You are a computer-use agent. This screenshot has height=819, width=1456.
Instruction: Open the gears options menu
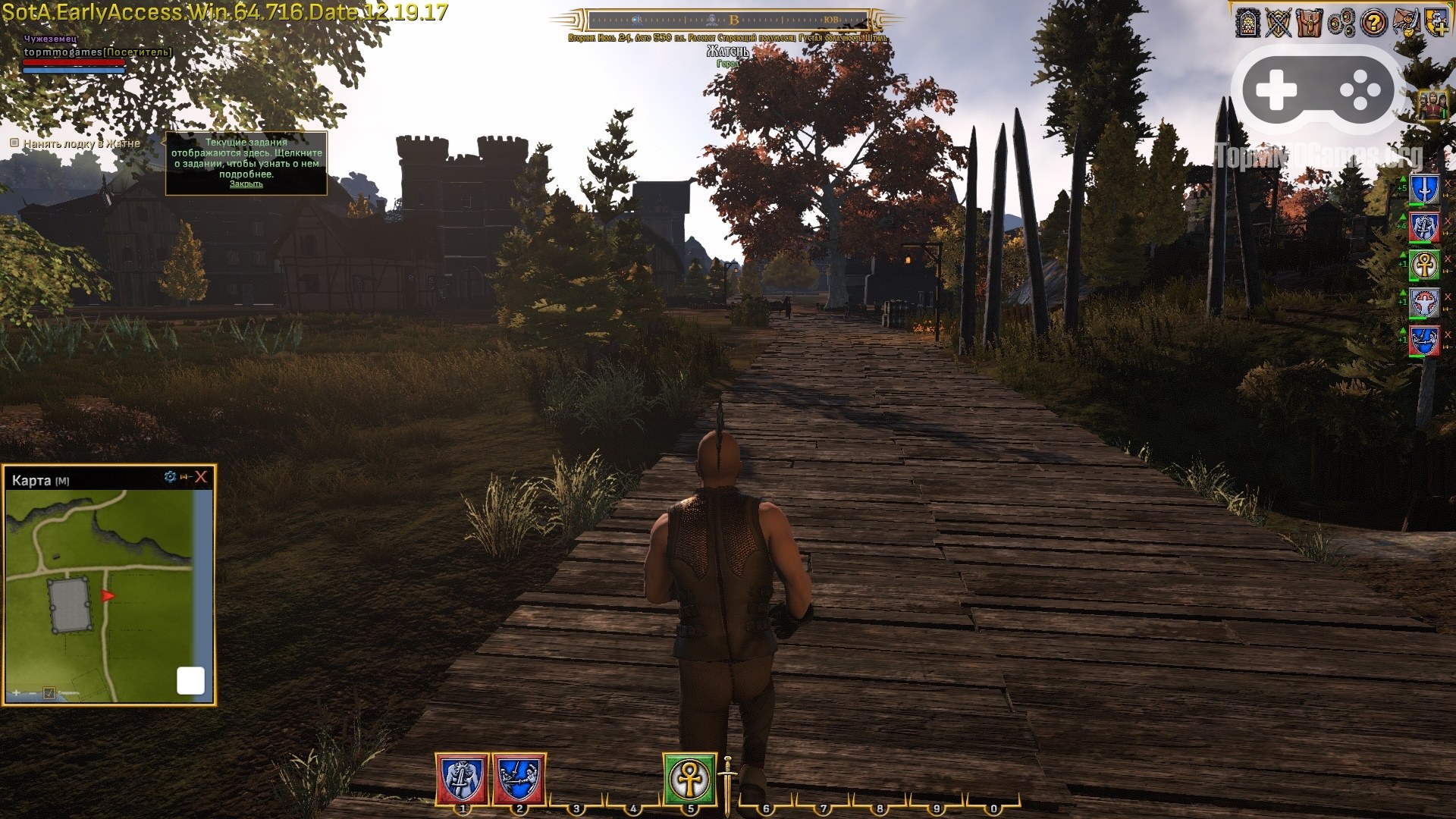point(1341,23)
